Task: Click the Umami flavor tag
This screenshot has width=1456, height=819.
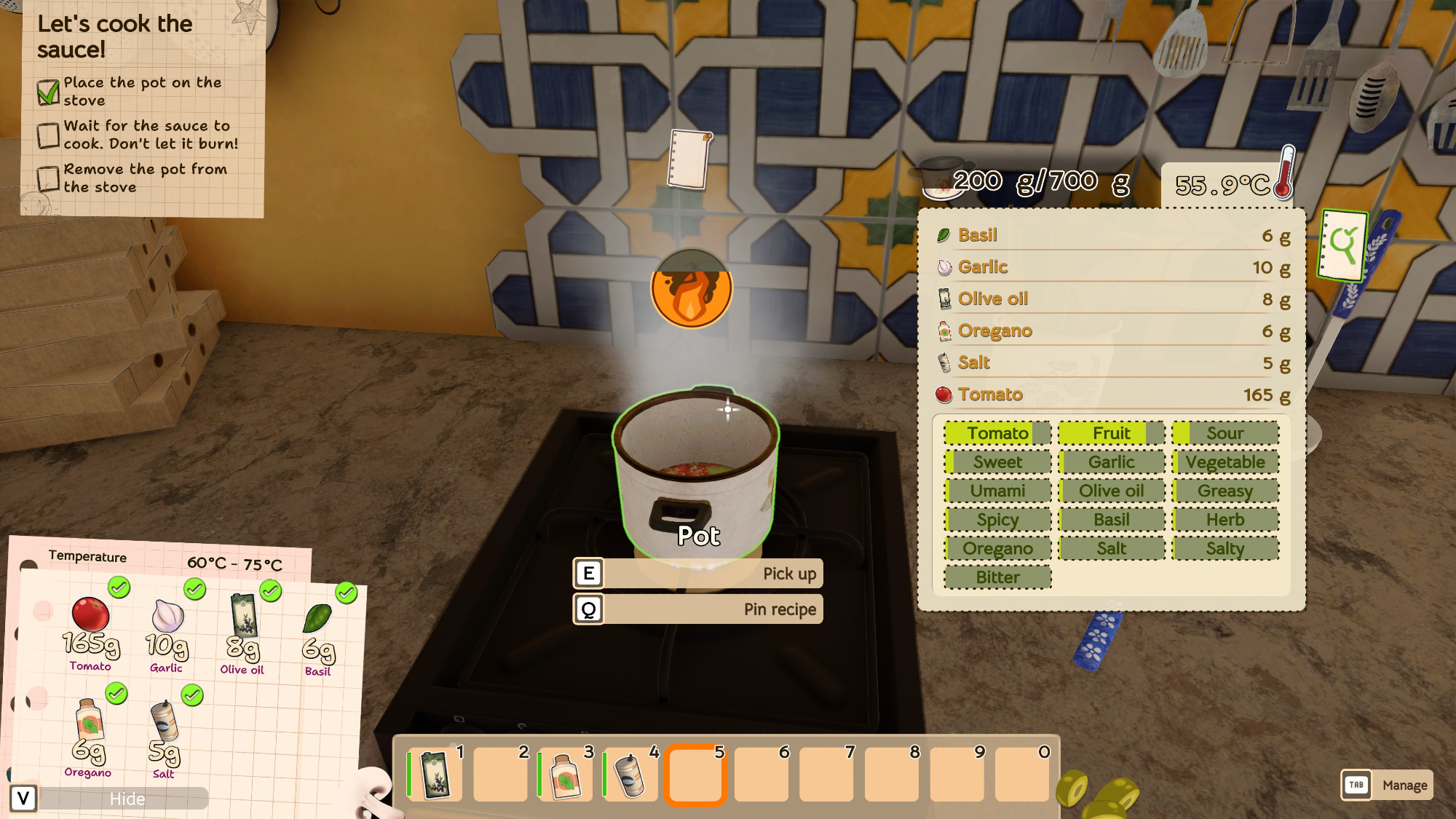Action: click(x=997, y=491)
